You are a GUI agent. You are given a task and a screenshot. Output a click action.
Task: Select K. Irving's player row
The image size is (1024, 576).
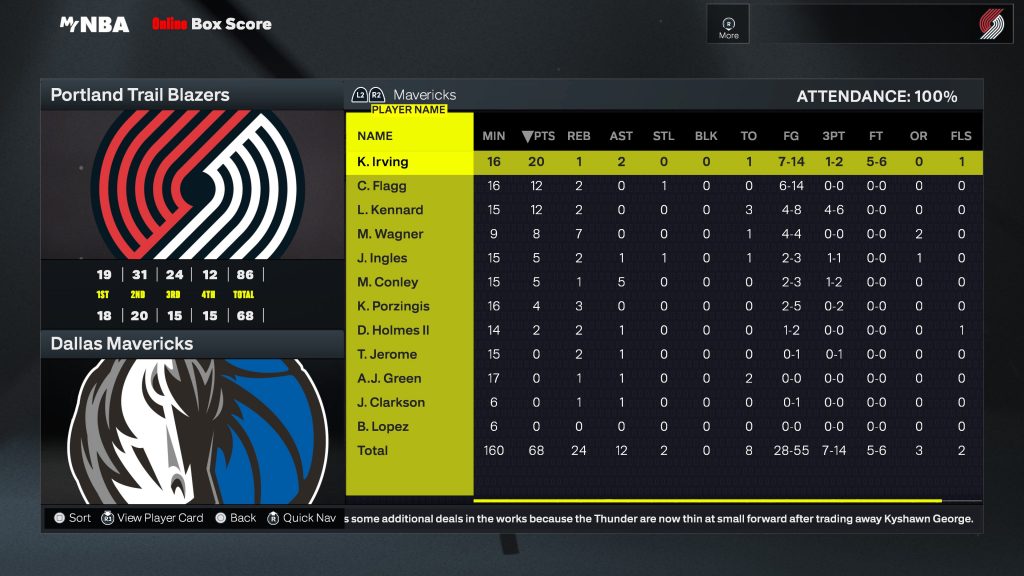pos(383,162)
